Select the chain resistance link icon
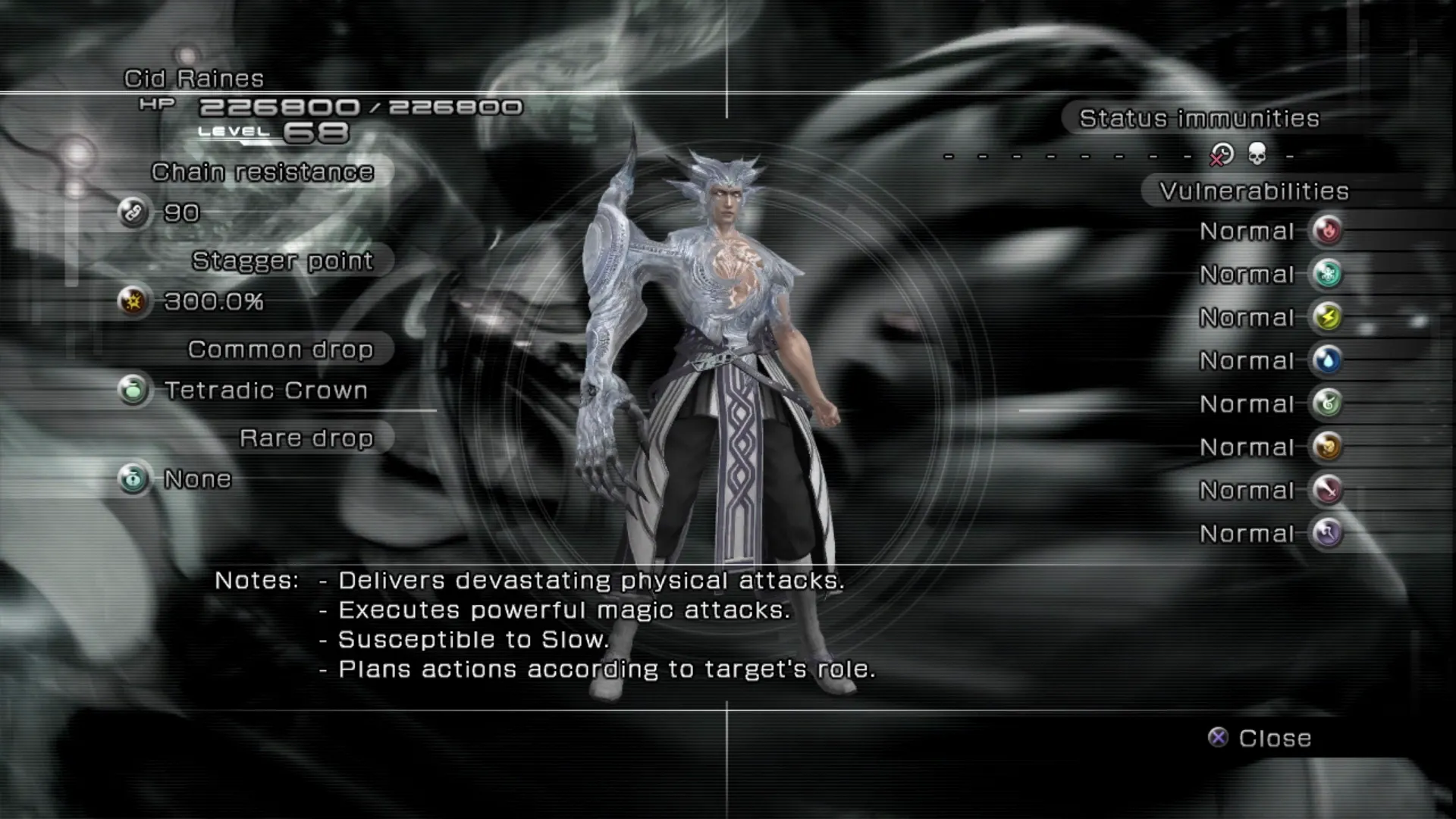The height and width of the screenshot is (819, 1456). (x=133, y=213)
